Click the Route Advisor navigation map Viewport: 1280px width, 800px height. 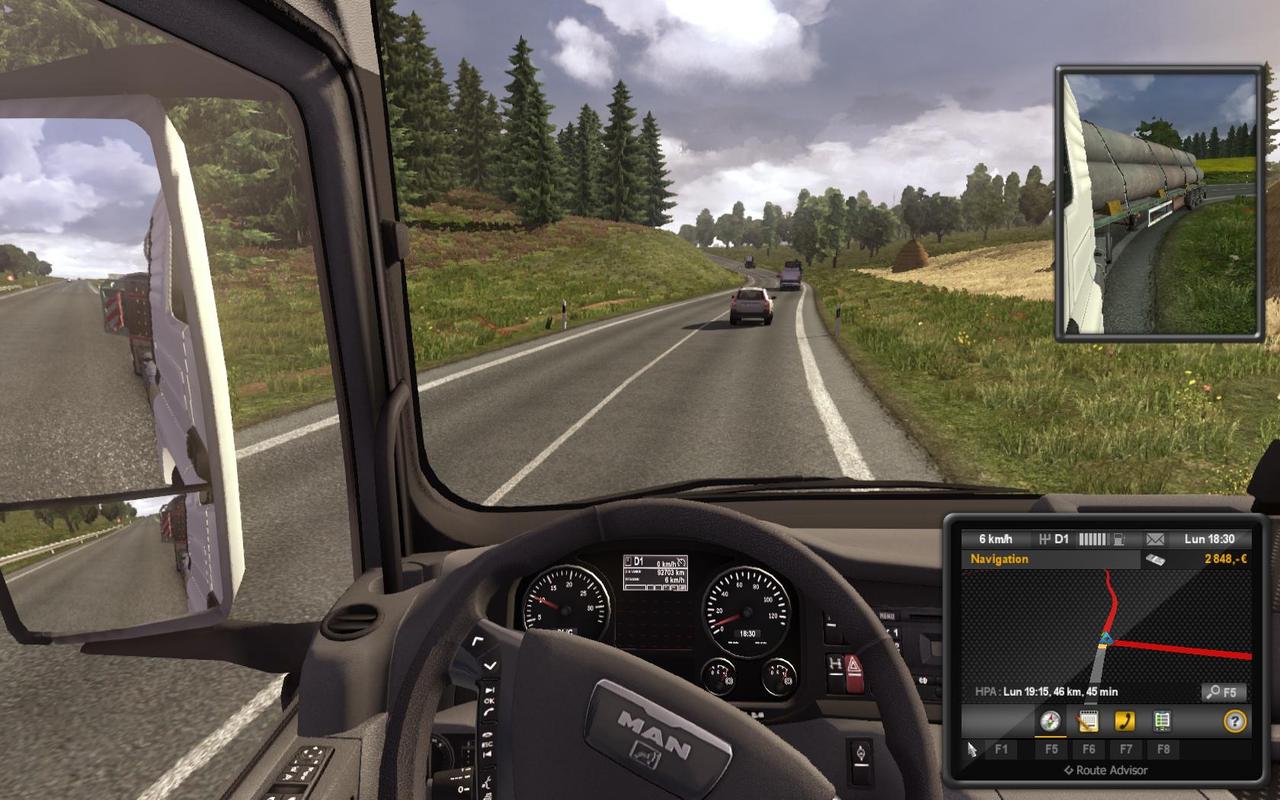1105,625
